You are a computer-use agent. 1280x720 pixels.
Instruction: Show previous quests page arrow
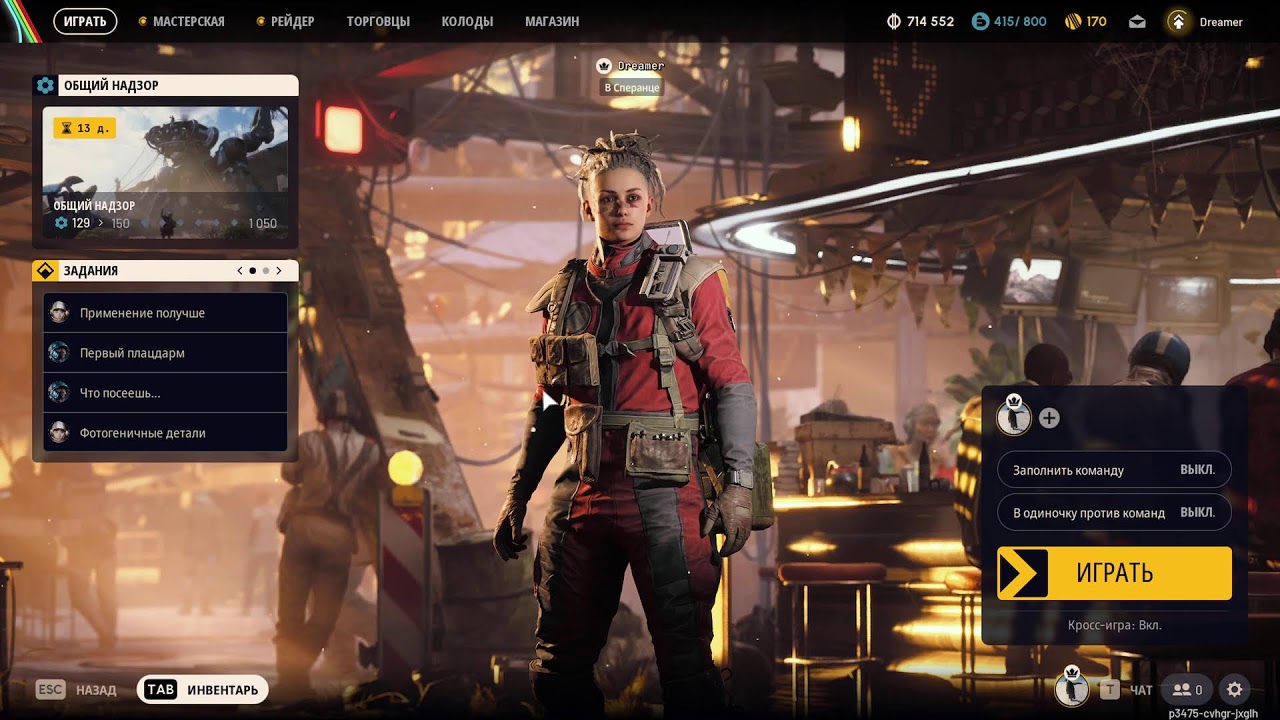[240, 271]
